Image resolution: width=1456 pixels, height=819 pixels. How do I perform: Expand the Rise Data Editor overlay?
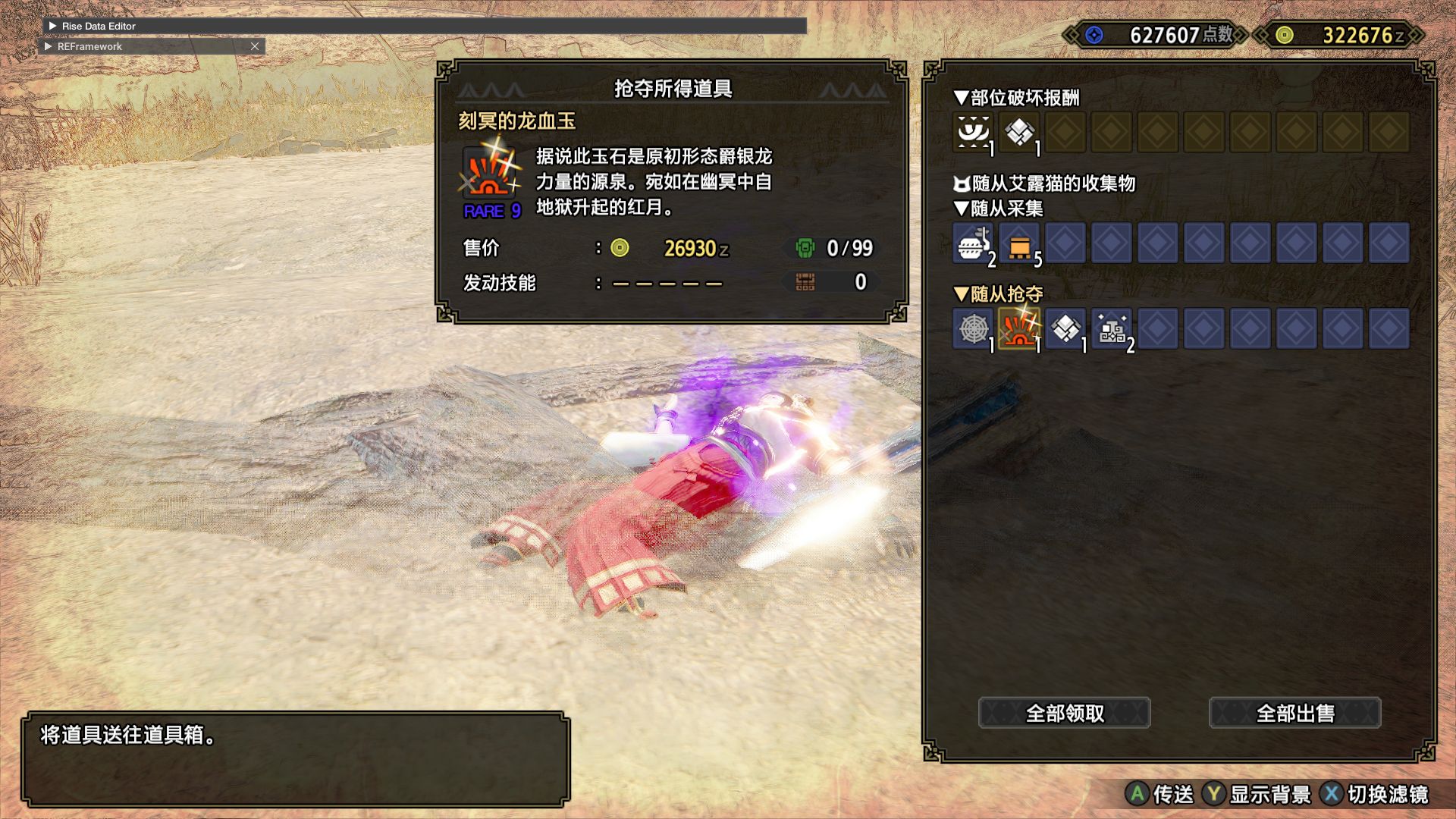pyautogui.click(x=52, y=26)
